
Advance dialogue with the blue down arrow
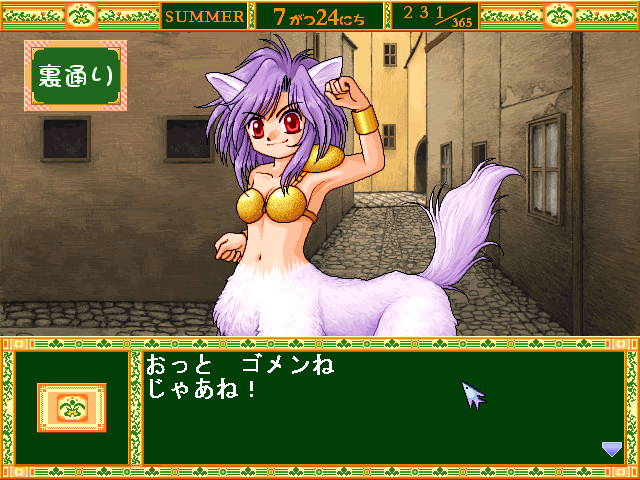[611, 450]
